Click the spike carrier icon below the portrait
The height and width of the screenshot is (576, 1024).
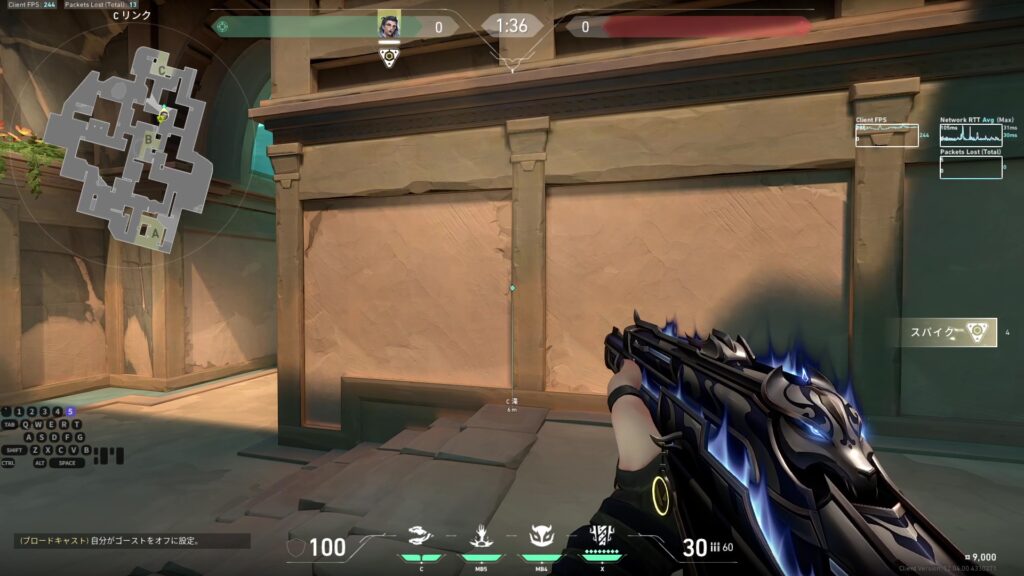click(389, 57)
